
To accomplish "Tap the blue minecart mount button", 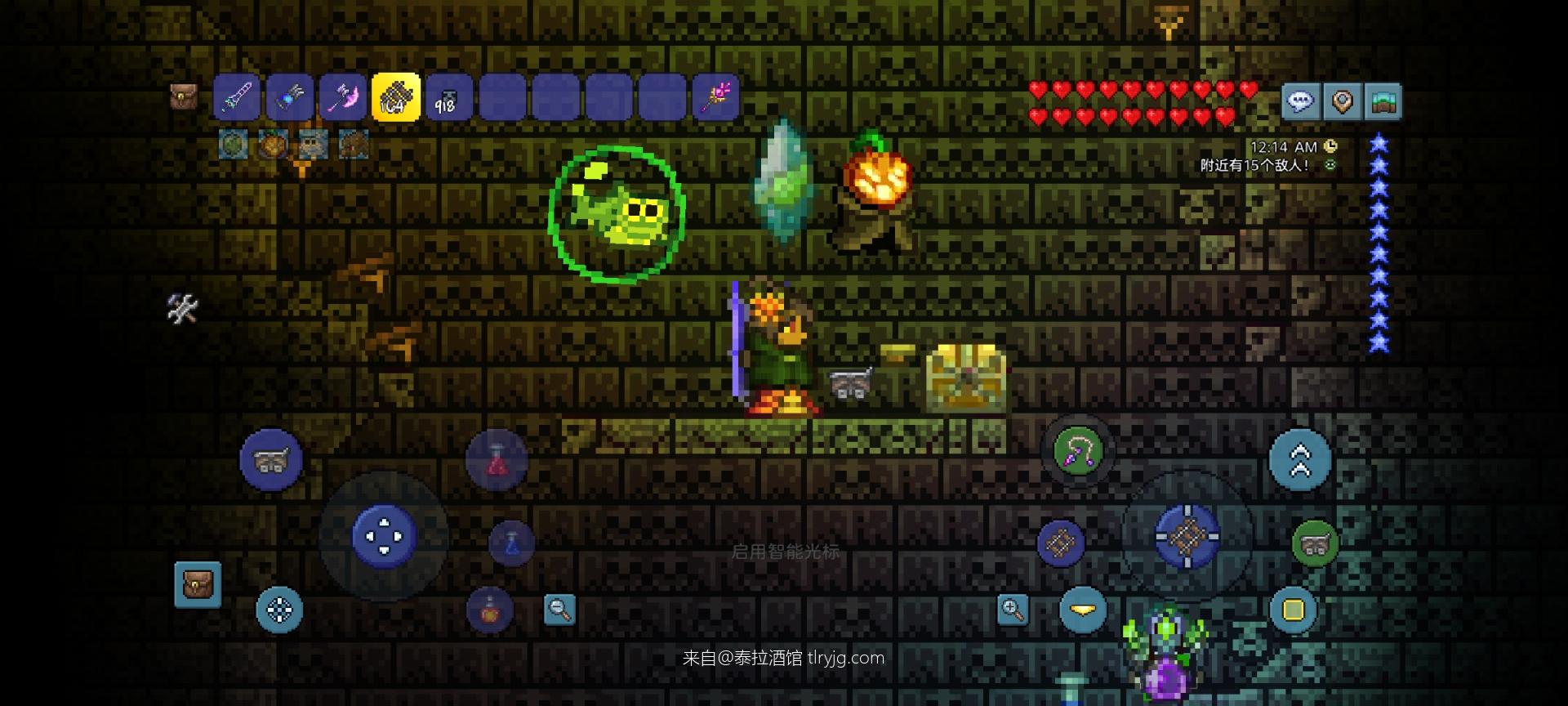I will coord(271,460).
